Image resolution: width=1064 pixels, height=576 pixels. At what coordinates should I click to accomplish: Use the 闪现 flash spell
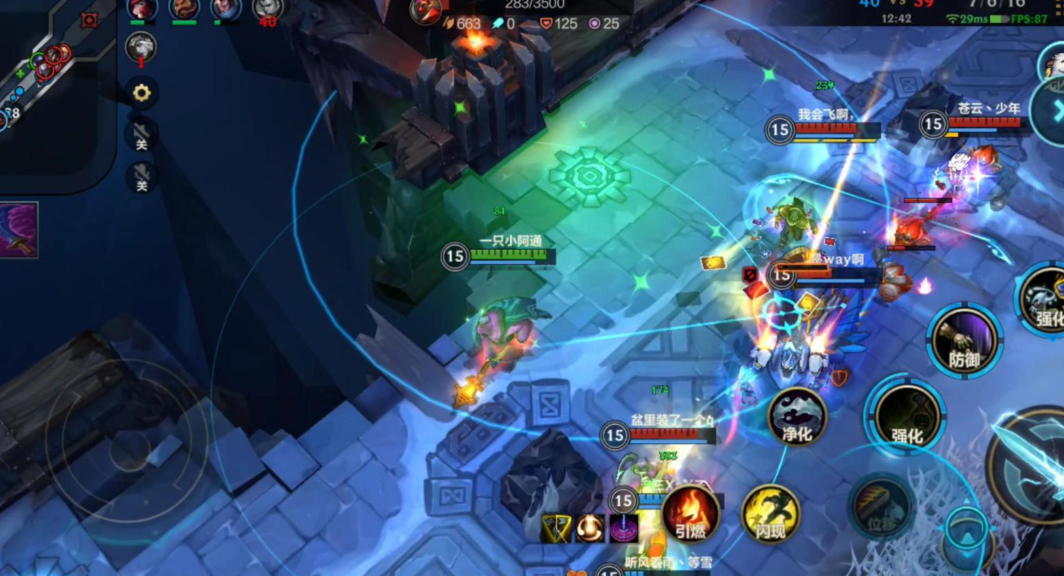pos(770,514)
